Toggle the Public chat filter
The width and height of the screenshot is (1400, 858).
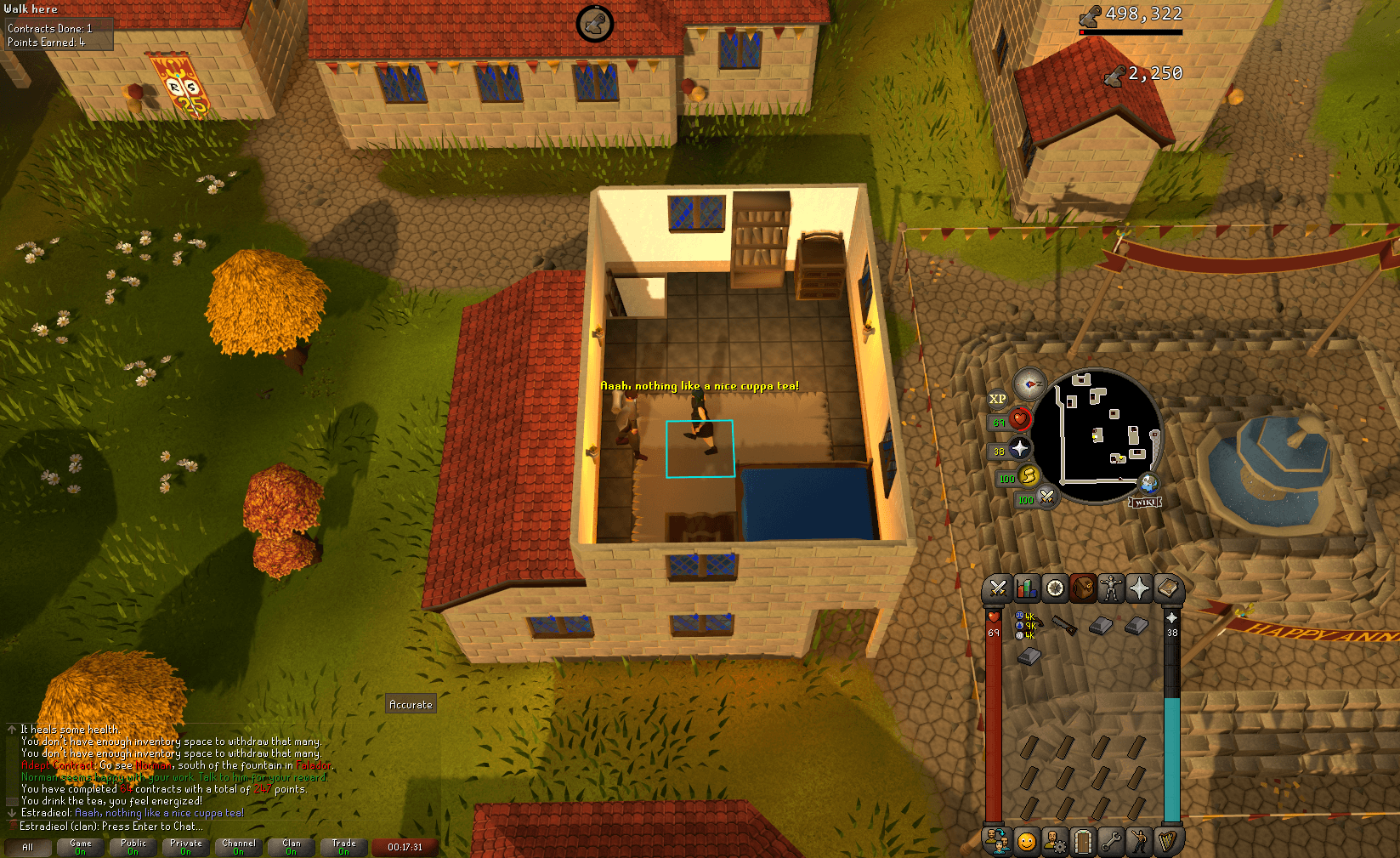133,844
